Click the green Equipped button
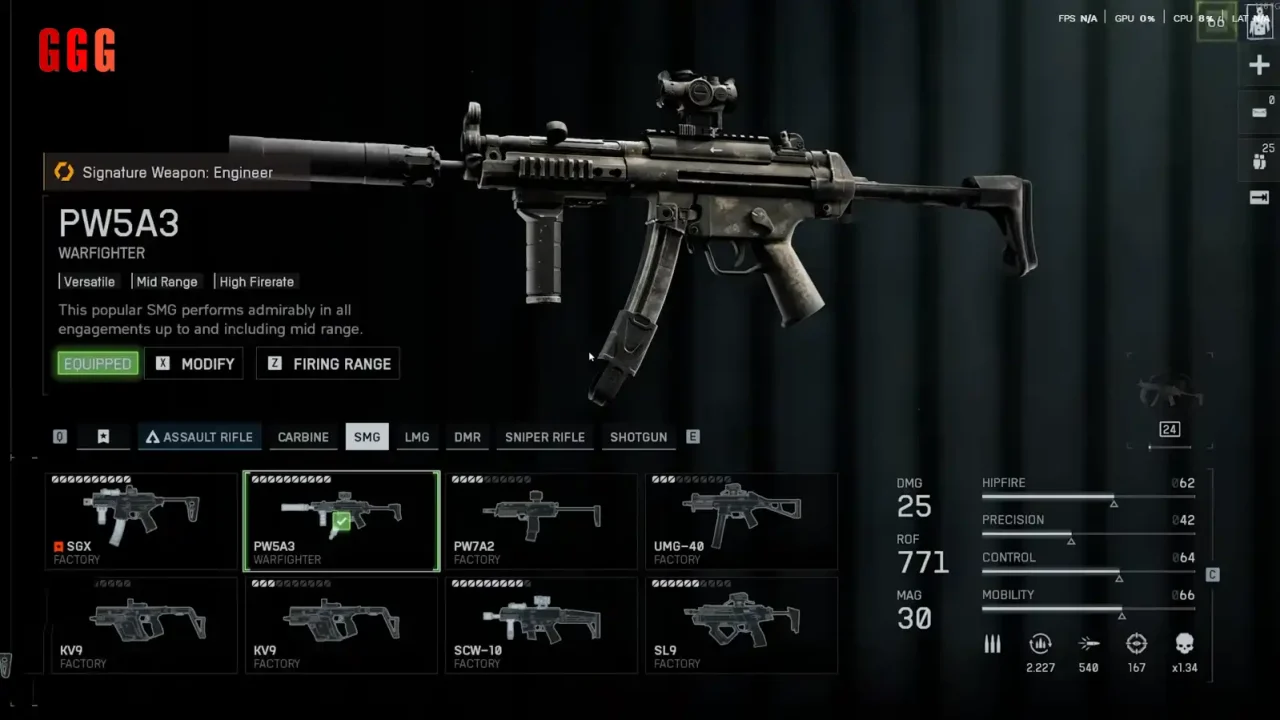1280x720 pixels. click(97, 364)
